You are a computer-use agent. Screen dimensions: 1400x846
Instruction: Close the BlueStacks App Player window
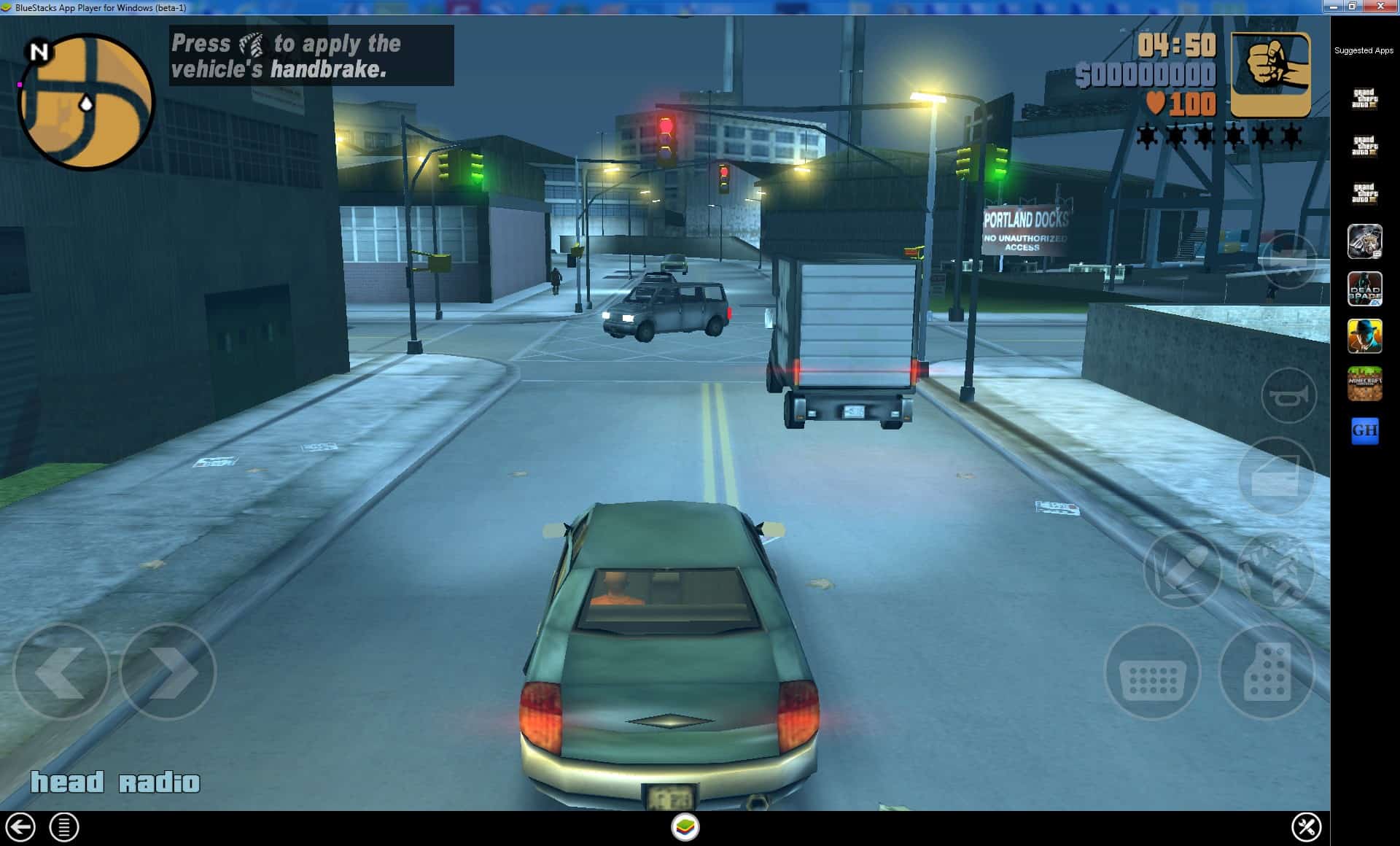(1380, 7)
